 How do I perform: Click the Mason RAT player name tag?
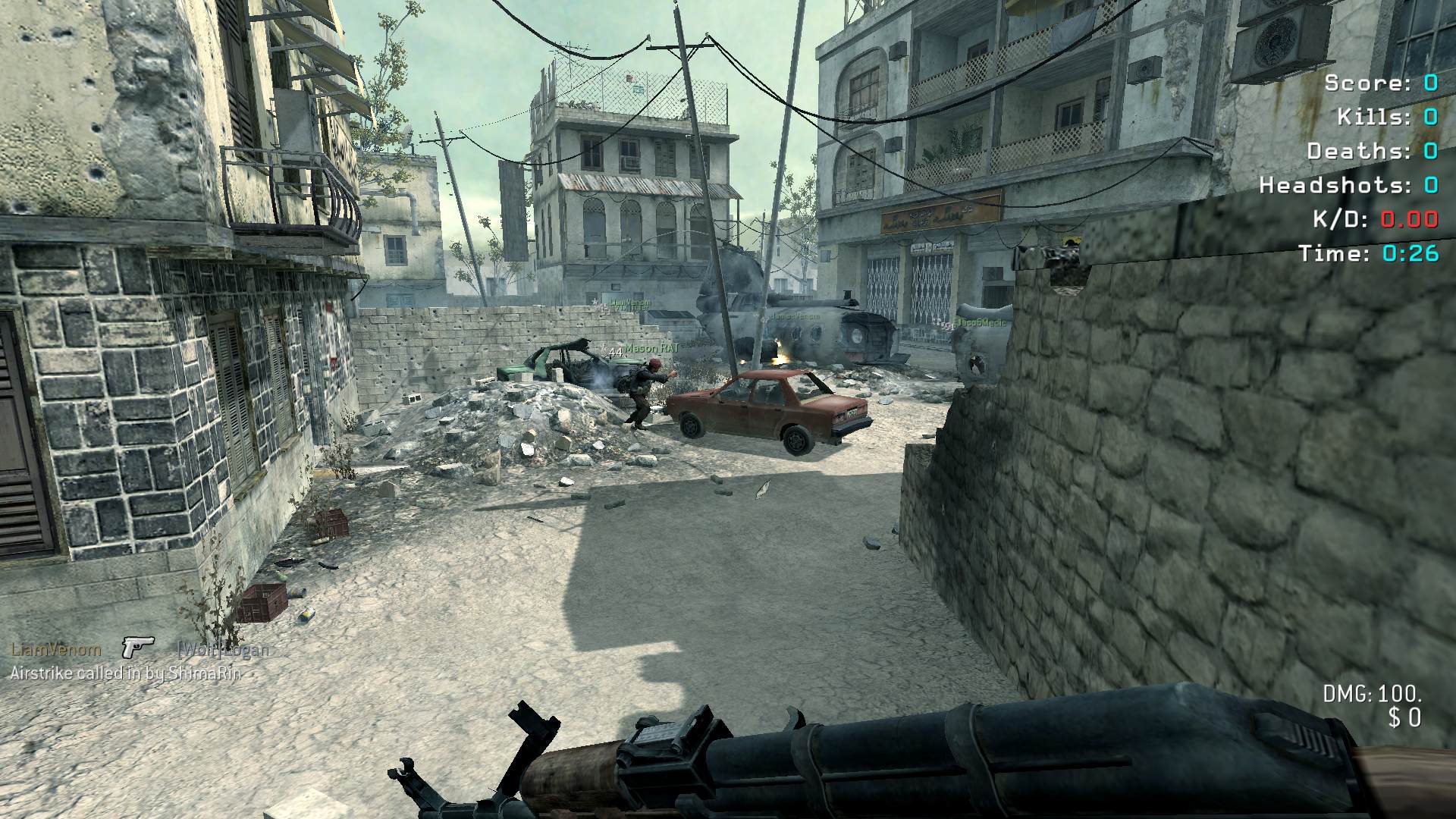point(651,348)
